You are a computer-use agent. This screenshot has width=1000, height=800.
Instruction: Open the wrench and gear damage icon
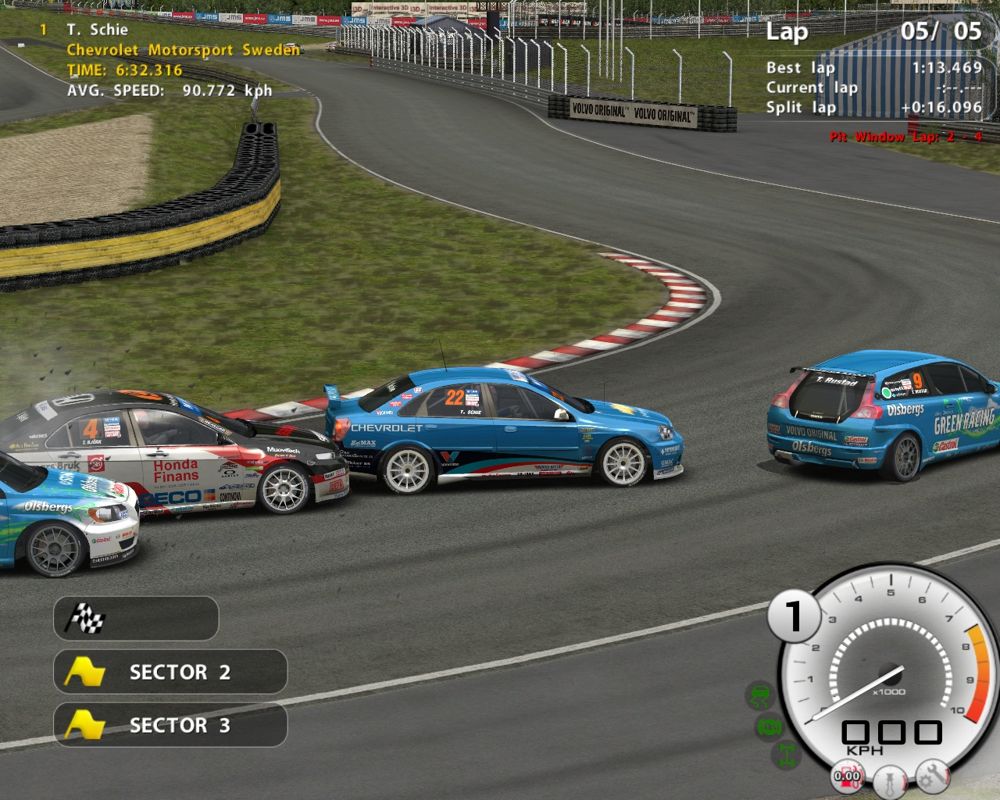click(x=932, y=775)
